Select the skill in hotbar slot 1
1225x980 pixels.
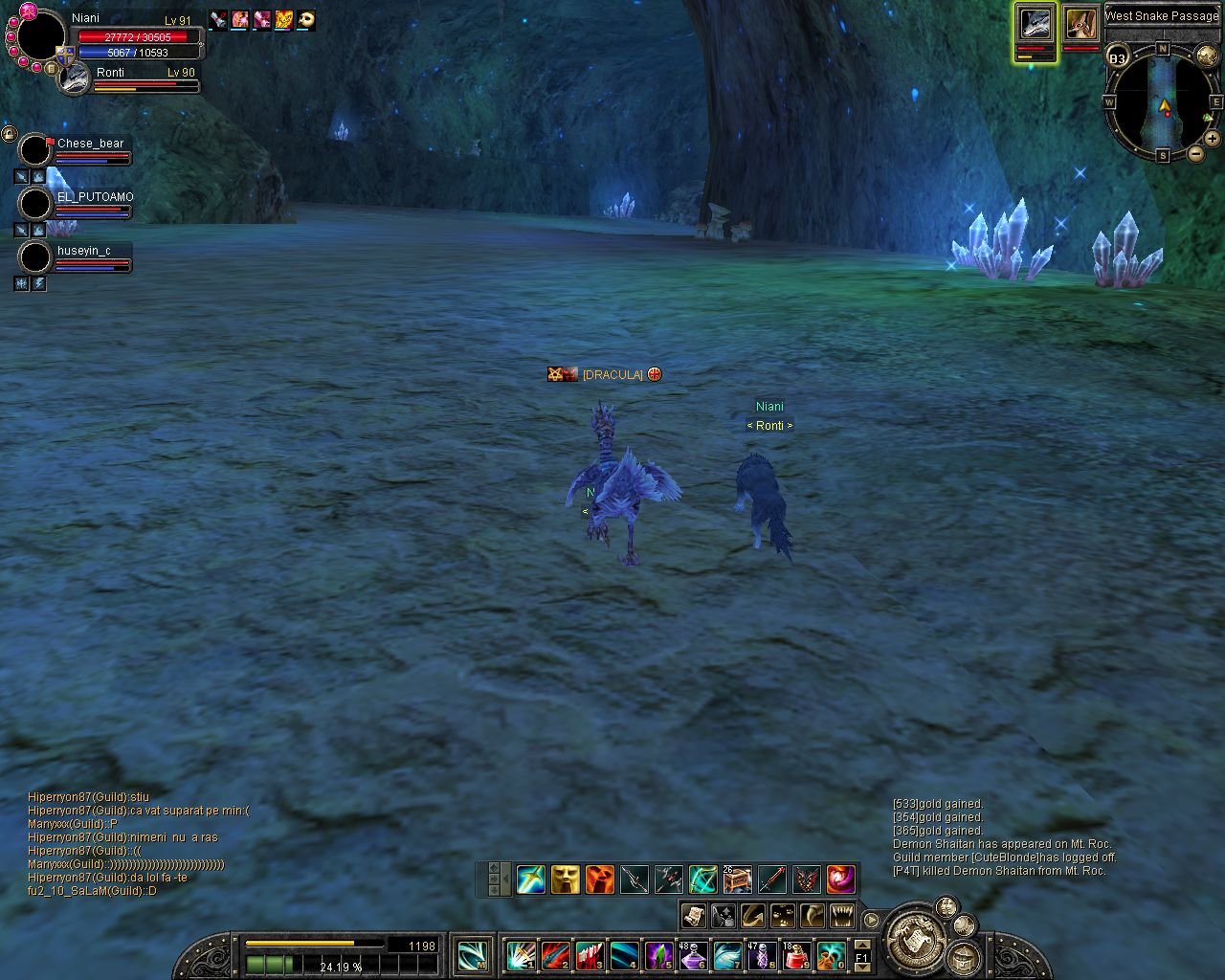[x=520, y=958]
